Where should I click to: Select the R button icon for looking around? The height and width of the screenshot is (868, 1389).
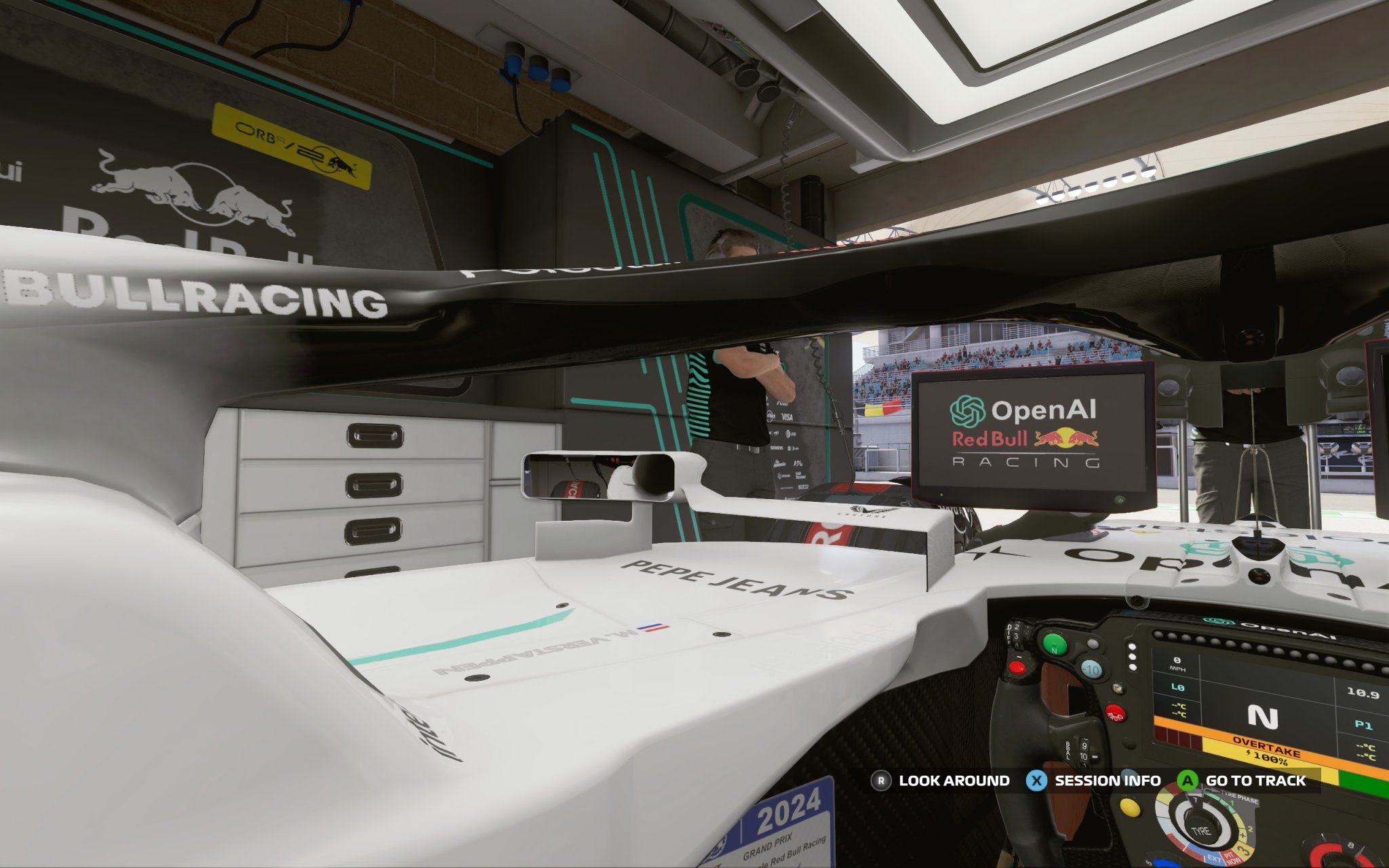880,780
